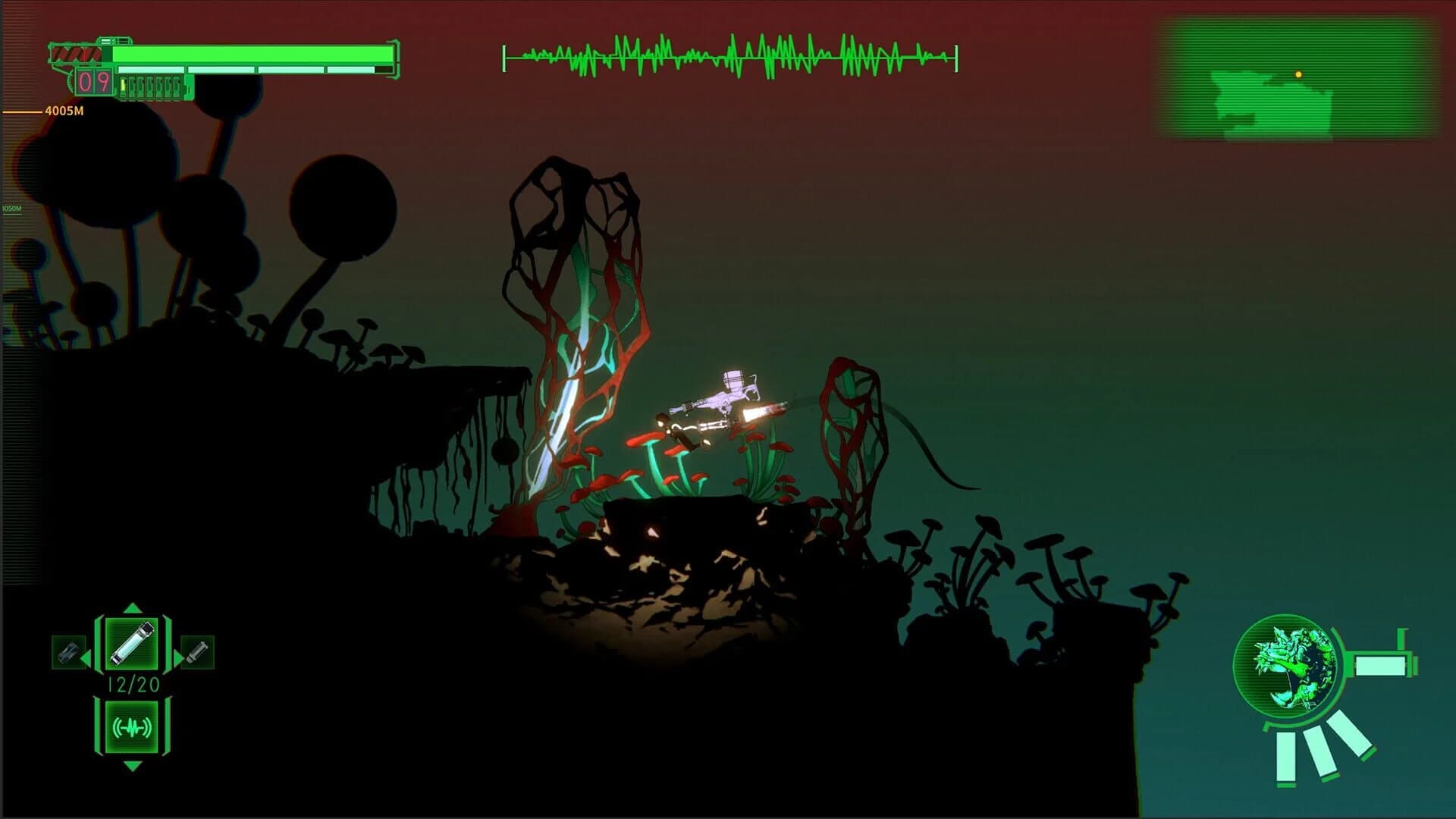Enable the yellow charge indicator on the ammo gauge
The width and height of the screenshot is (1456, 819).
tap(124, 86)
